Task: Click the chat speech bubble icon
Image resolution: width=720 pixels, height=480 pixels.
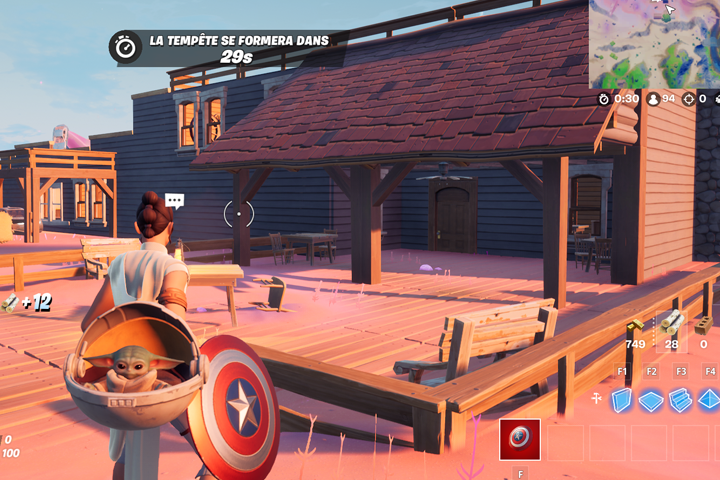Action: click(176, 200)
